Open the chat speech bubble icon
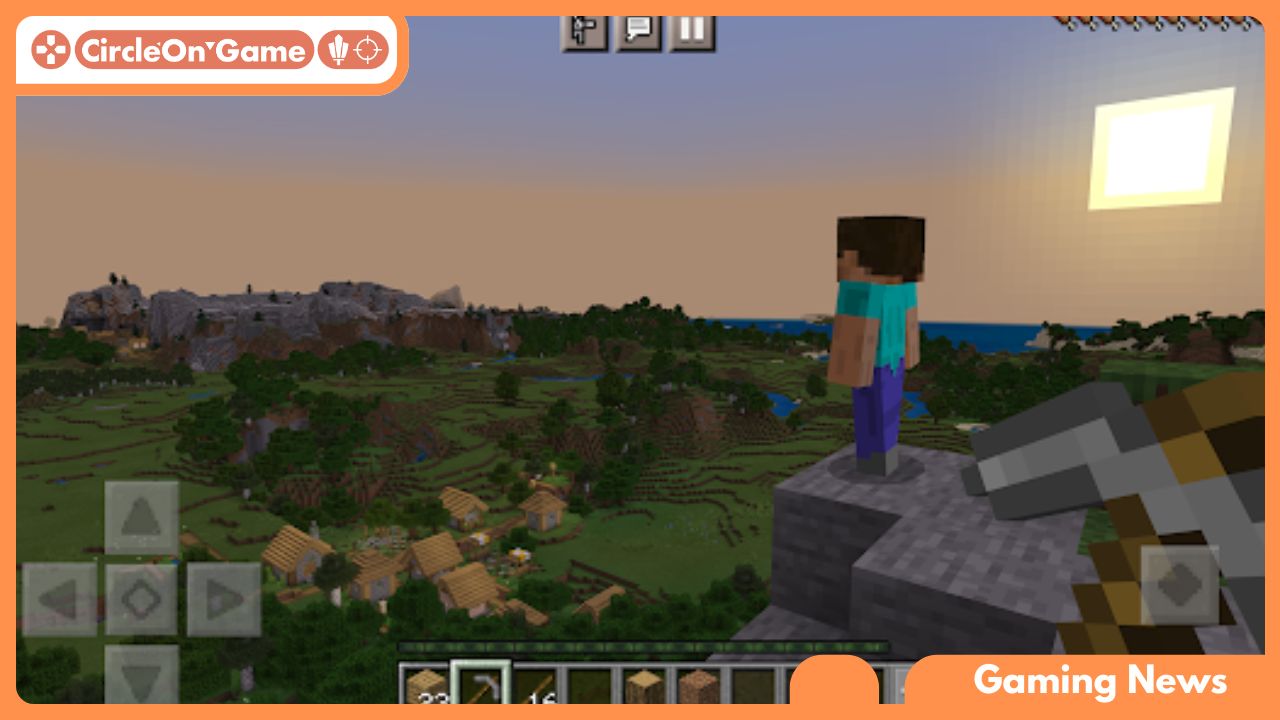Screen dimensions: 1280x720 click(x=637, y=31)
